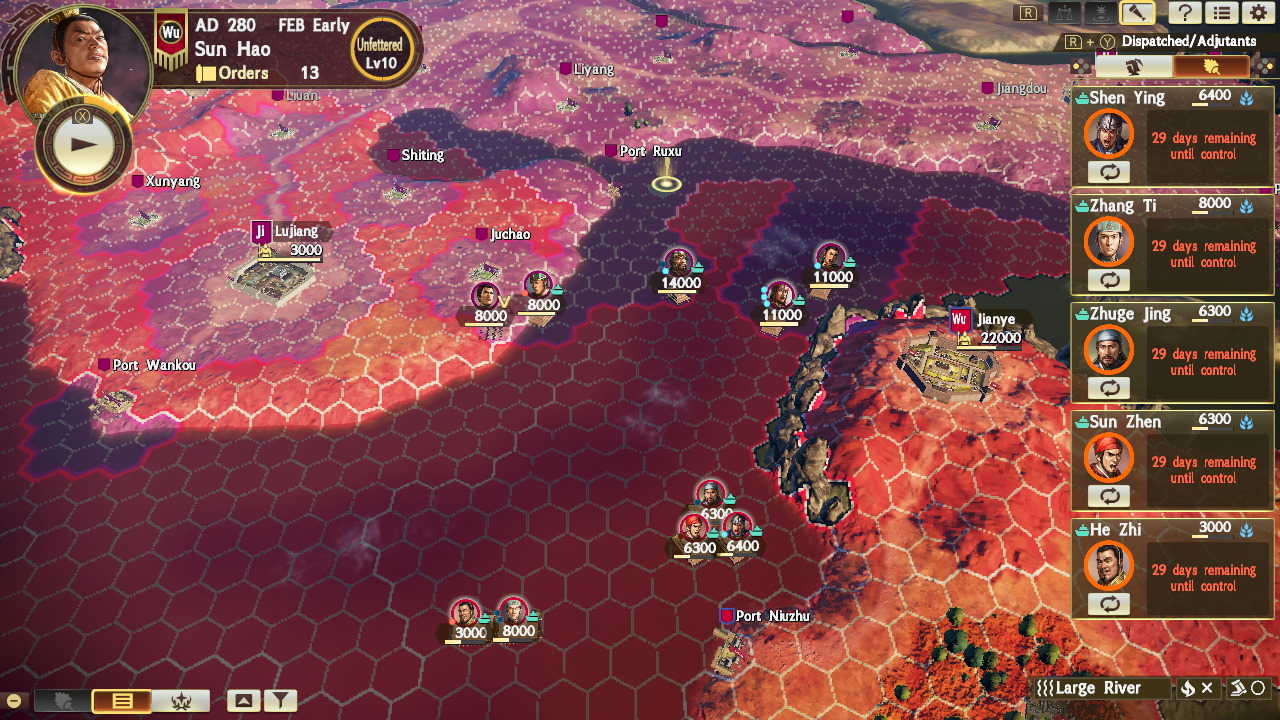
Task: Toggle the leaf display mode in bottom toolbar
Action: [x=61, y=699]
